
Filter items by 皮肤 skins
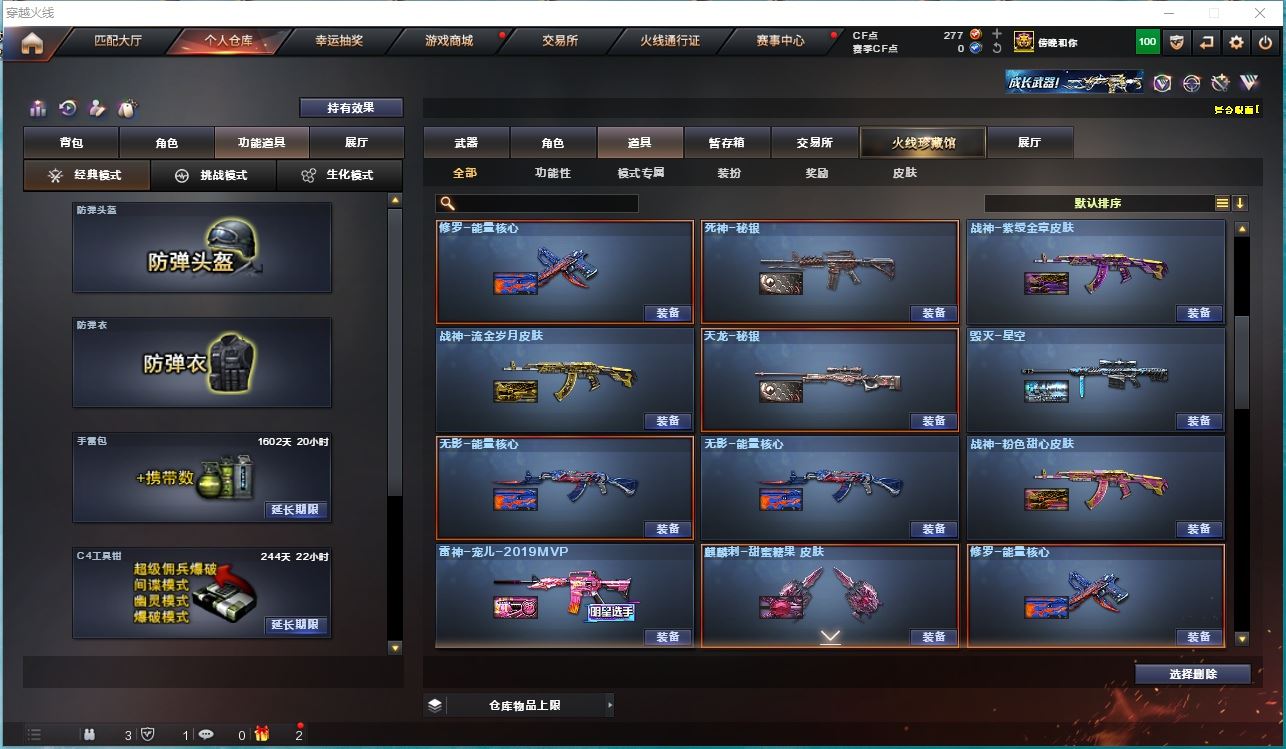tap(904, 173)
